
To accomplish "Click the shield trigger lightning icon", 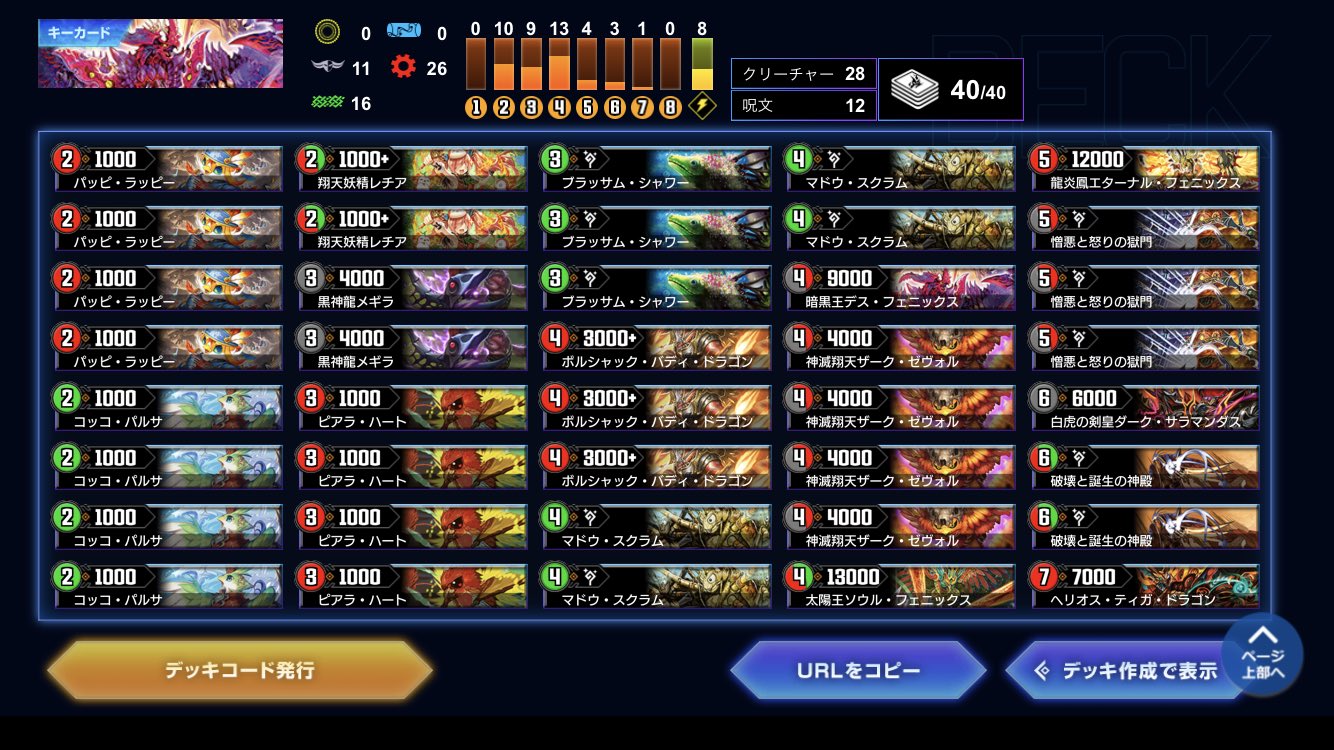I will [701, 104].
